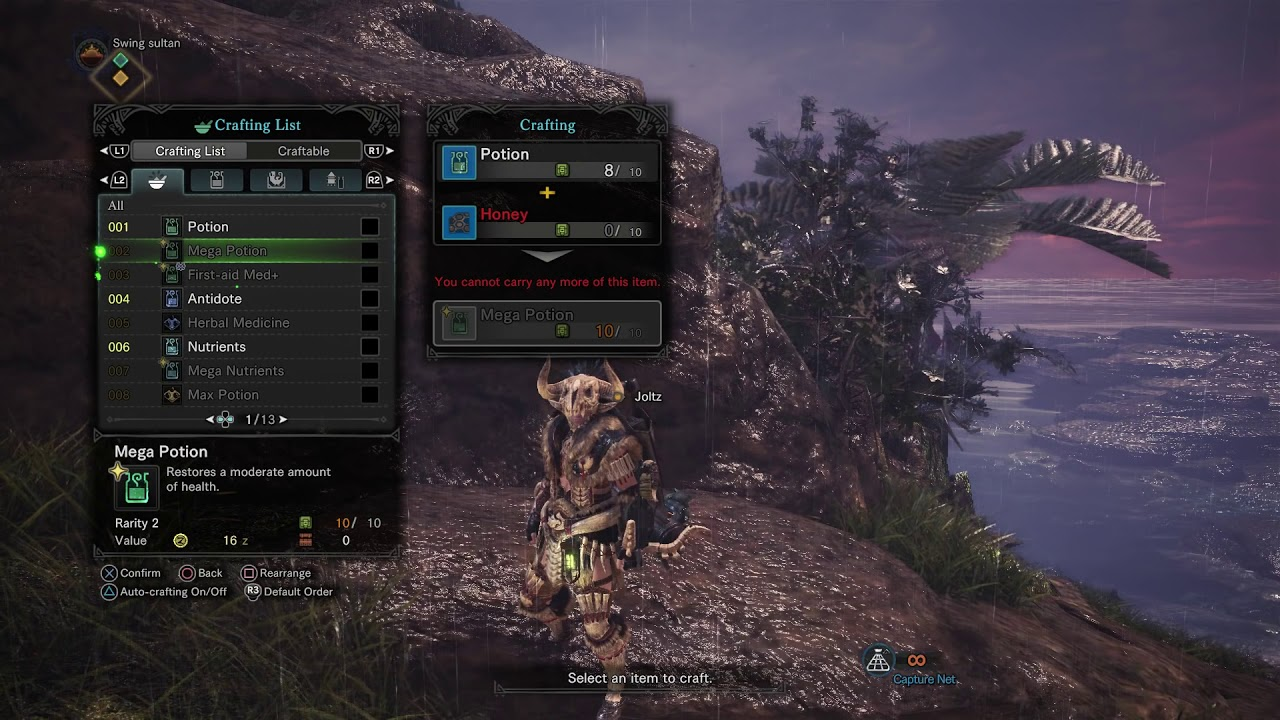This screenshot has width=1280, height=720.
Task: Toggle auto-crafting checkbox for Antidote
Action: point(369,299)
